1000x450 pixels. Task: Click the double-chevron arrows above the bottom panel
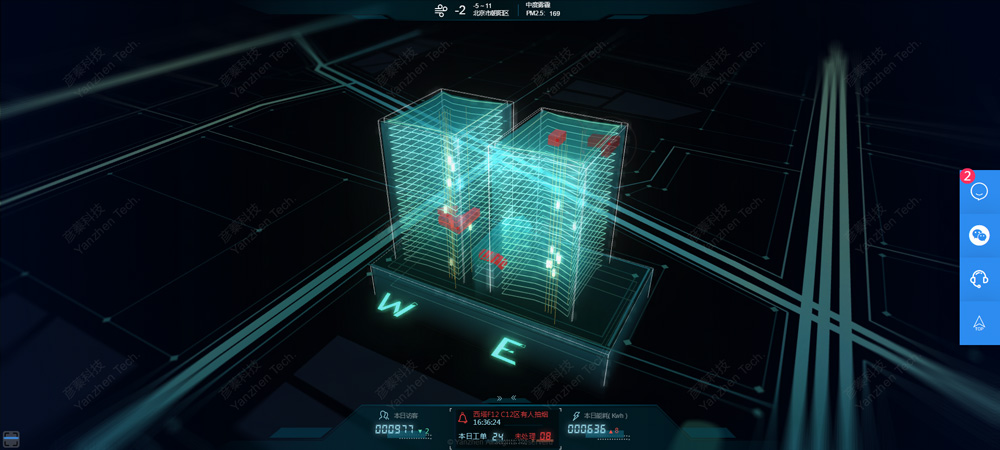point(506,398)
